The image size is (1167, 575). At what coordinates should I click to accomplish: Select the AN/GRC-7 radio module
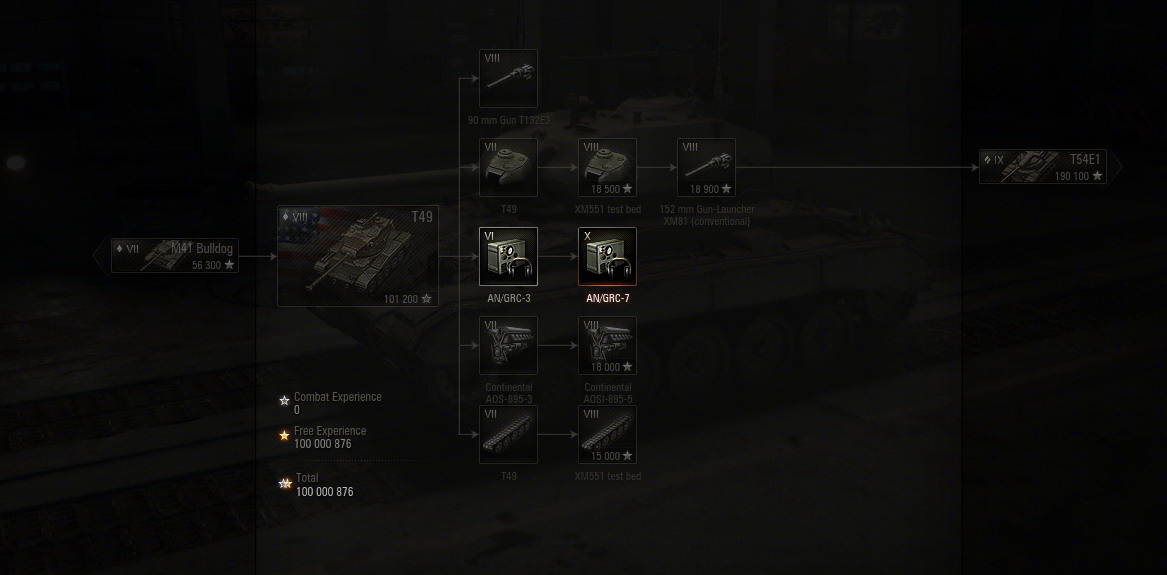607,257
